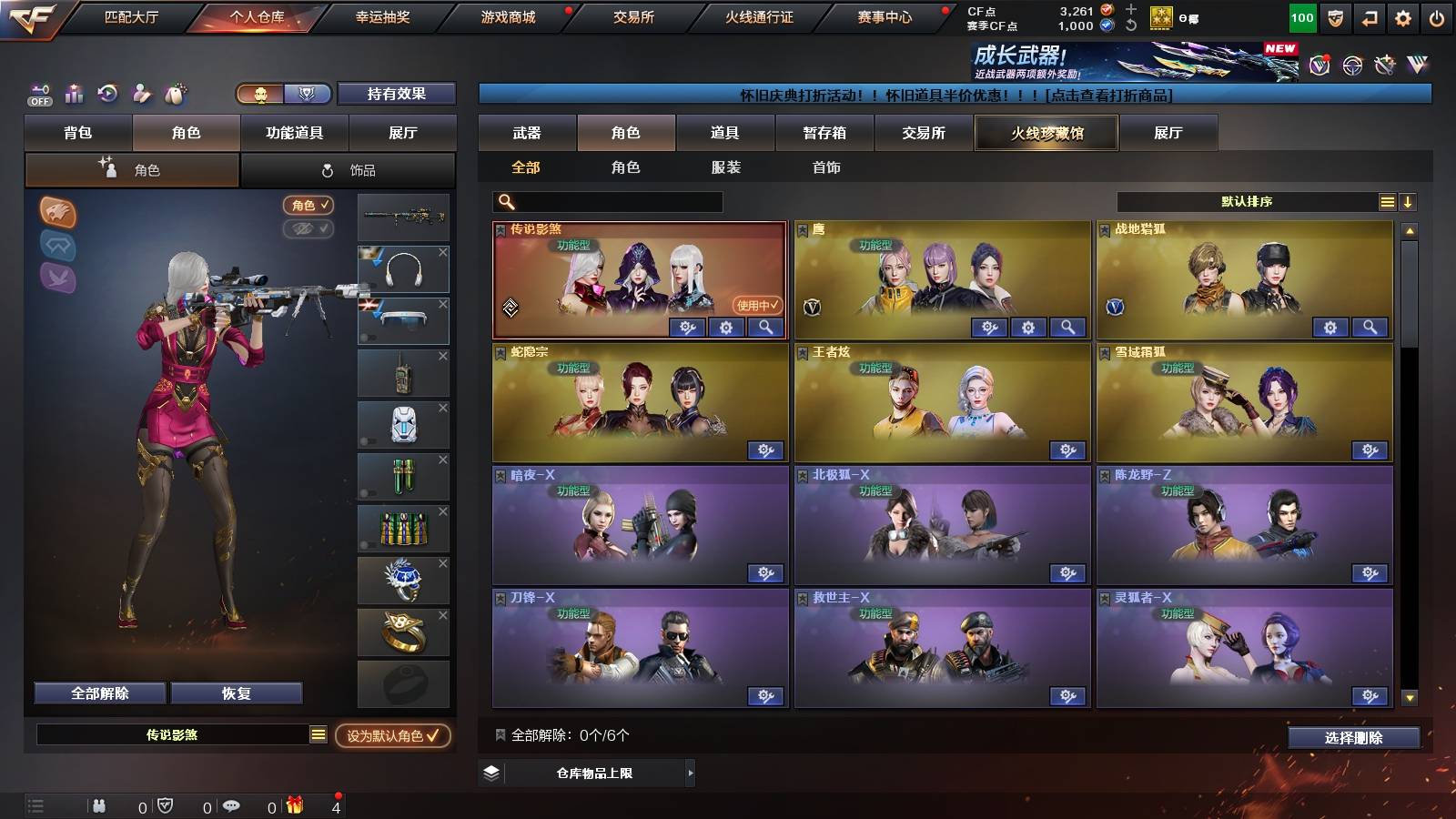Click the CF shield security icon in the top bar
Screen dimensions: 1456x819
(1337, 17)
